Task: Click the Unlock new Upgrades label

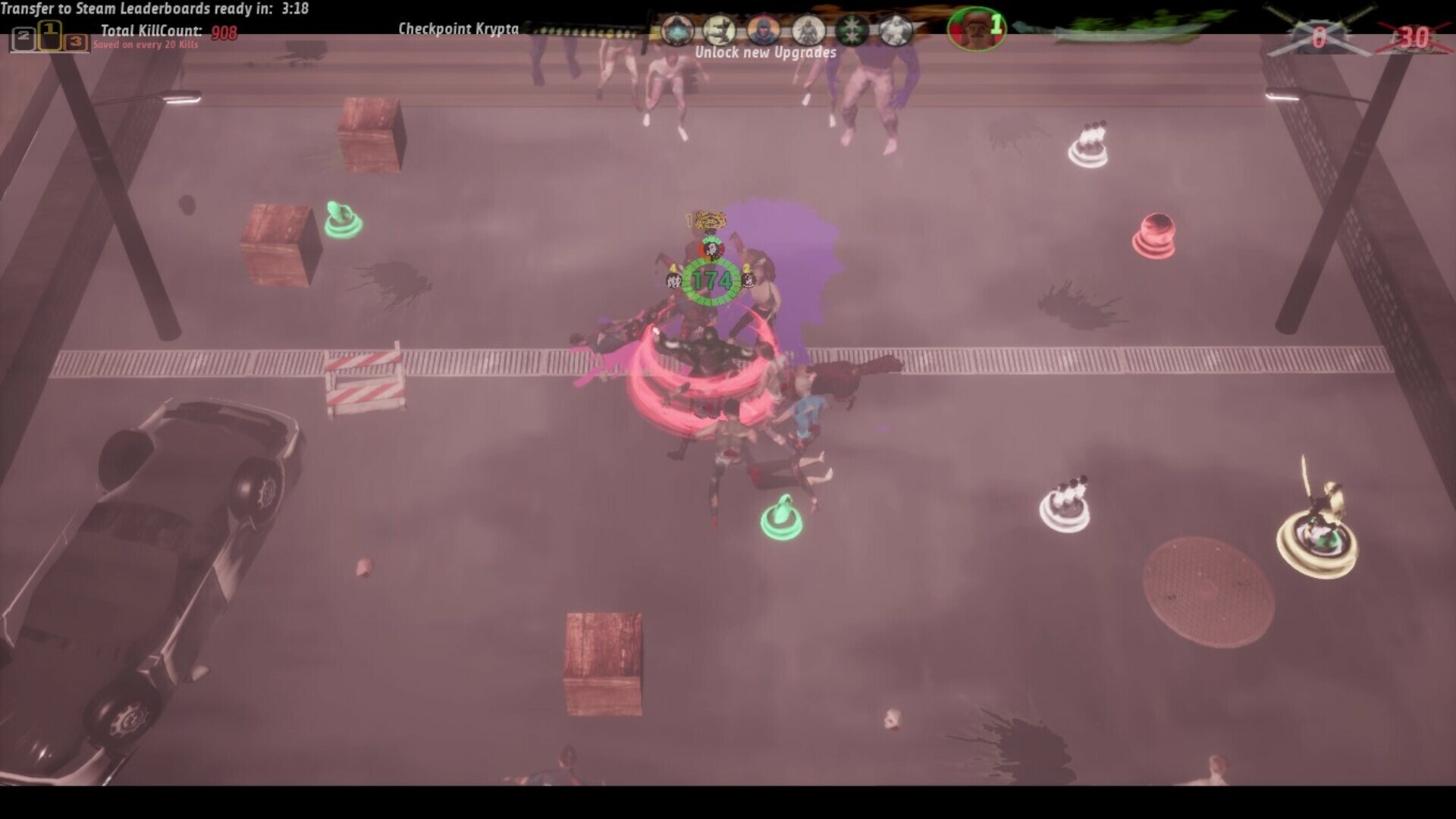Action: pos(766,53)
